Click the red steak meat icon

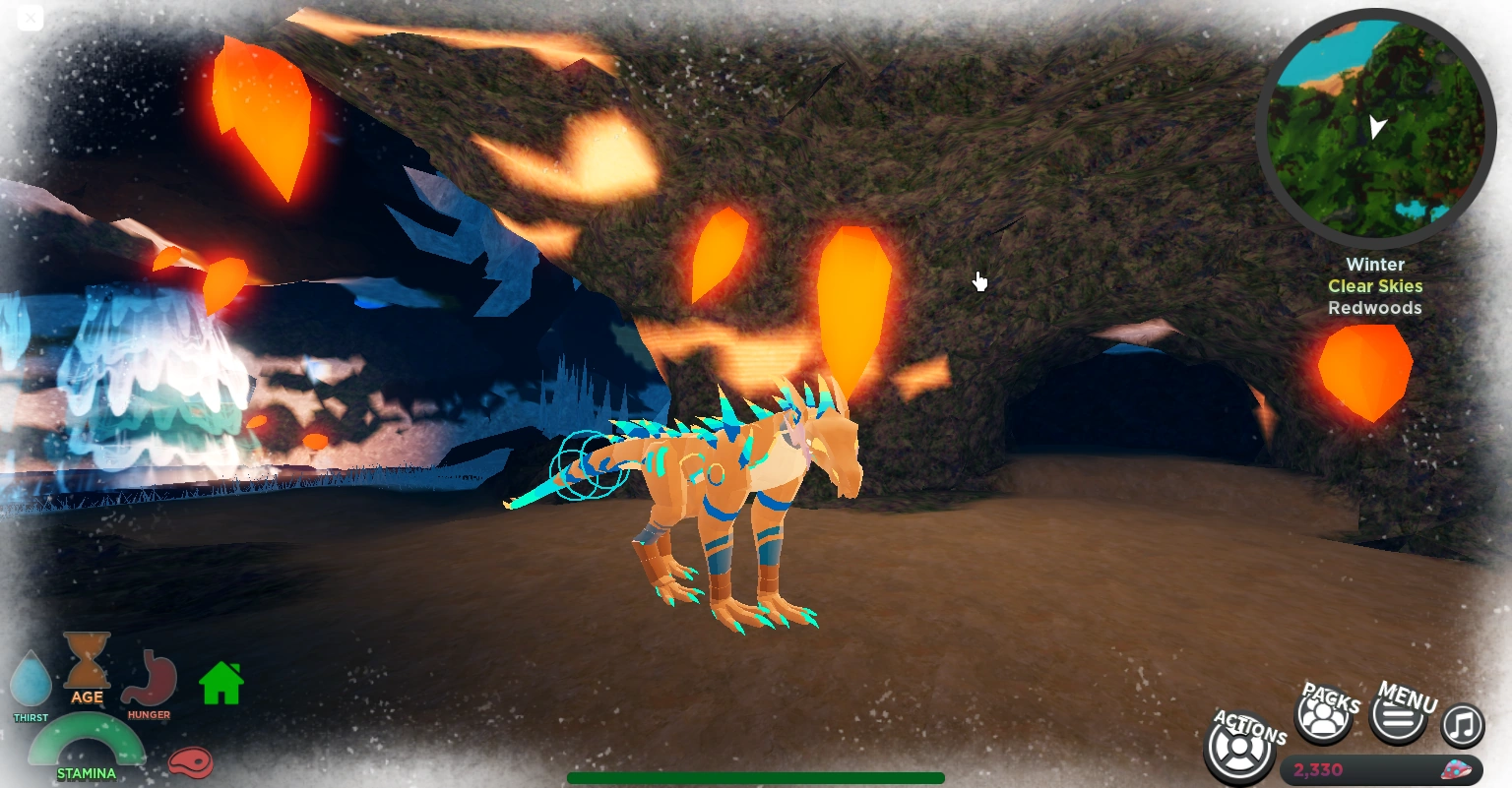tap(191, 762)
